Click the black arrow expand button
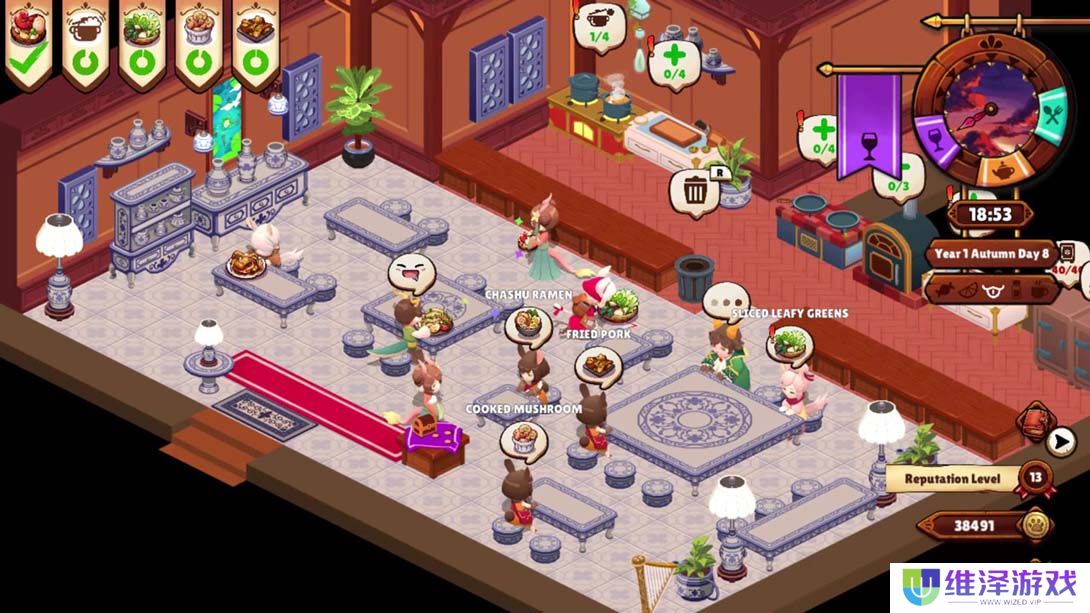 point(1062,439)
